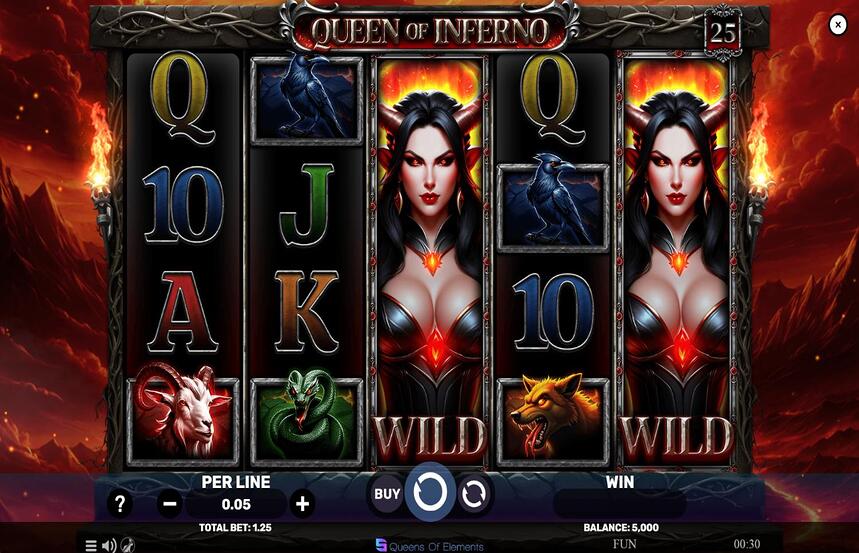Enable autoplay with the looping arrows button
The width and height of the screenshot is (859, 553).
pyautogui.click(x=474, y=493)
